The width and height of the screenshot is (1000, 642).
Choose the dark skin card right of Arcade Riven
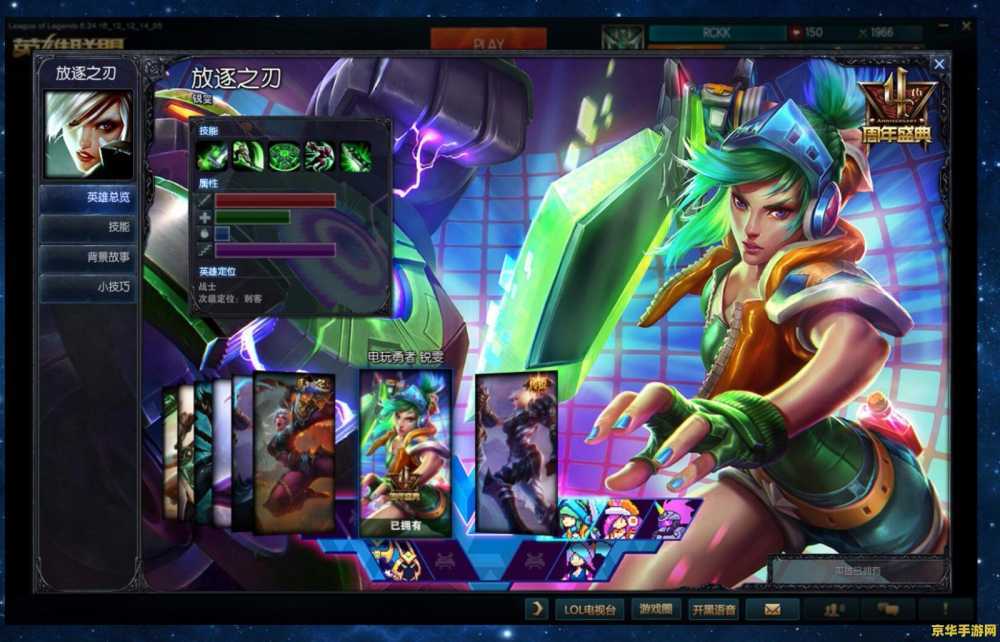(x=515, y=450)
